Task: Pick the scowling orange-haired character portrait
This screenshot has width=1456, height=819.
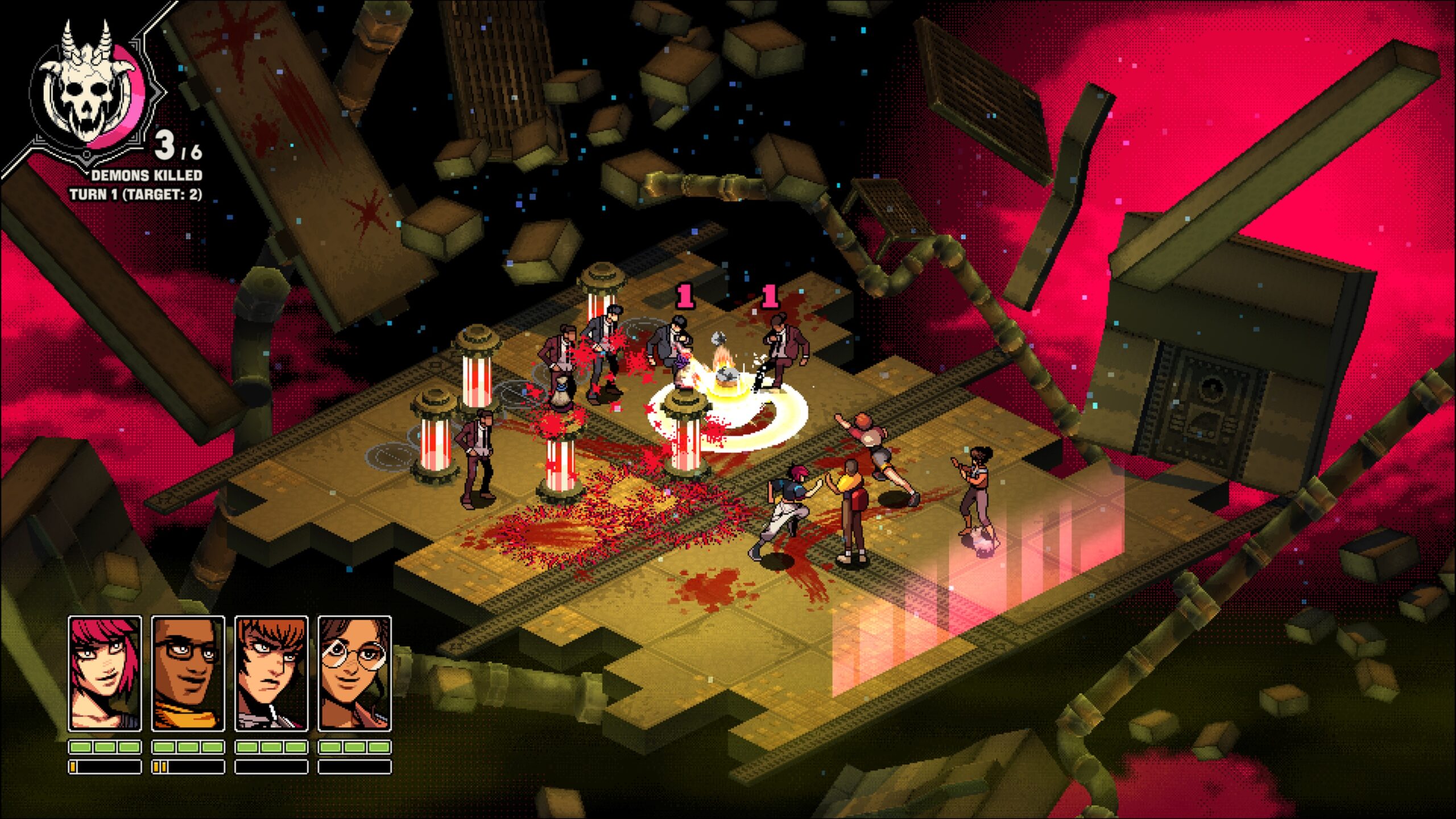Action: 271,673
